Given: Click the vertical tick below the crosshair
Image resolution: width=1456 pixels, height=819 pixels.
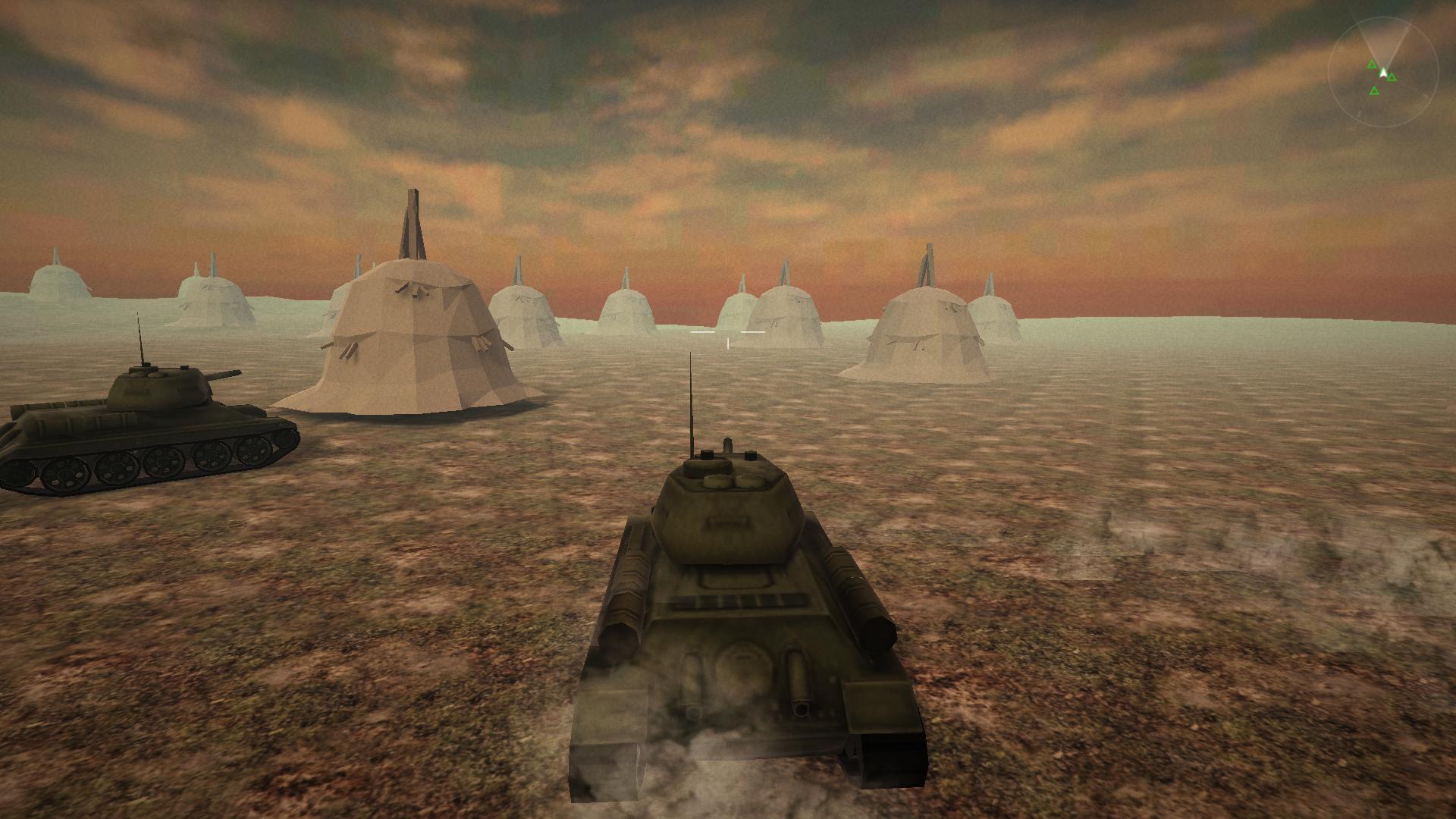Looking at the screenshot, I should click(728, 343).
